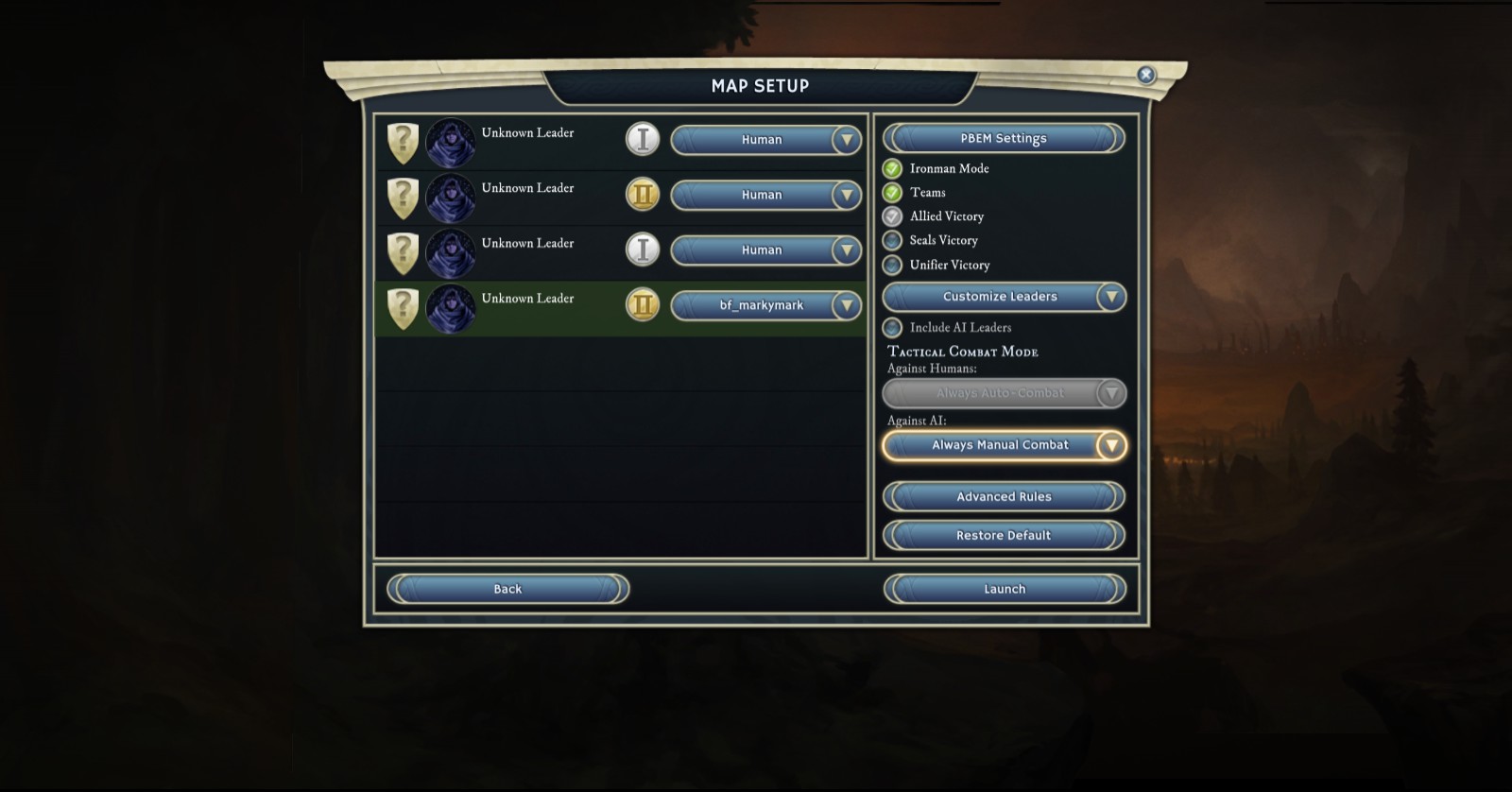Close the Map Setup window

click(x=1145, y=75)
